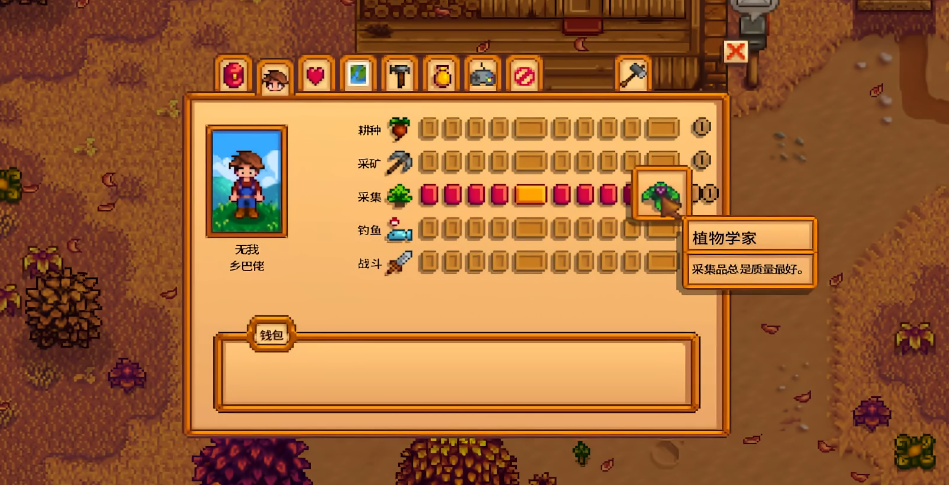The height and width of the screenshot is (485, 949).
Task: Close the menu with the red X
Action: (x=736, y=51)
